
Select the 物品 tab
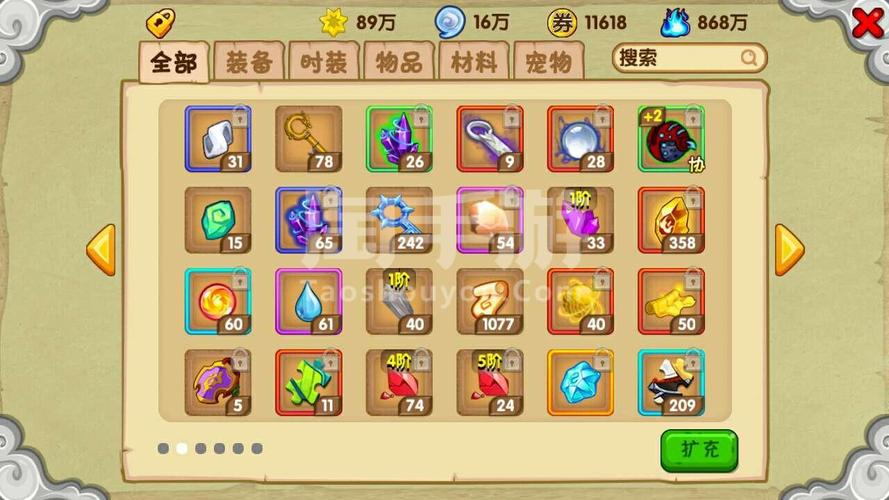(399, 62)
